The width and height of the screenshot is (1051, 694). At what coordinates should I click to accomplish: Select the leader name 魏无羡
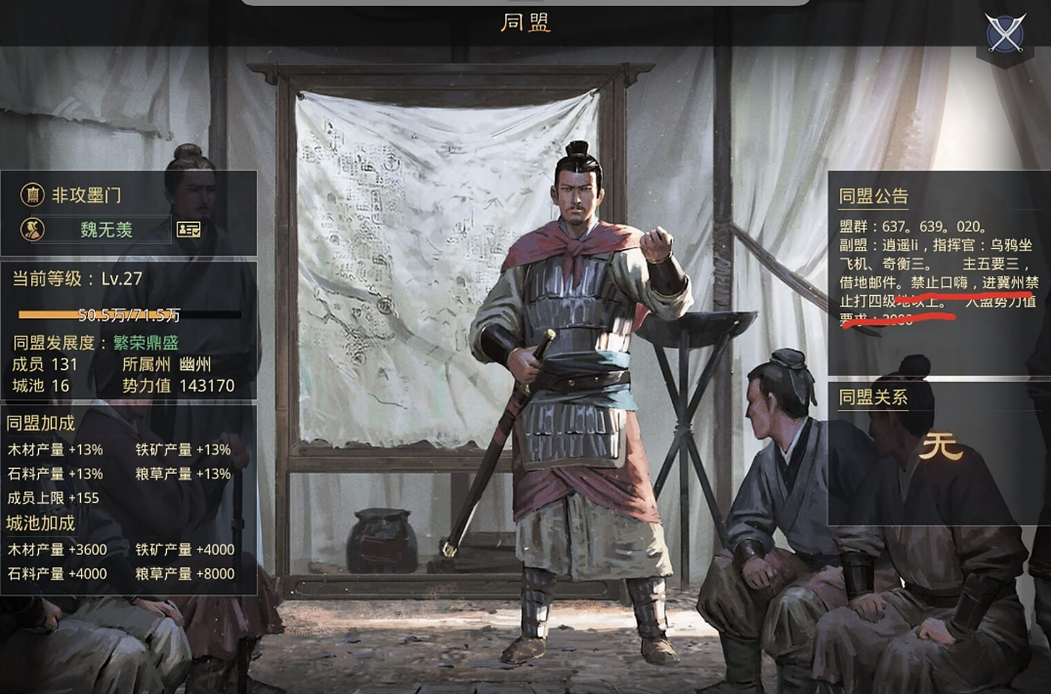click(106, 229)
